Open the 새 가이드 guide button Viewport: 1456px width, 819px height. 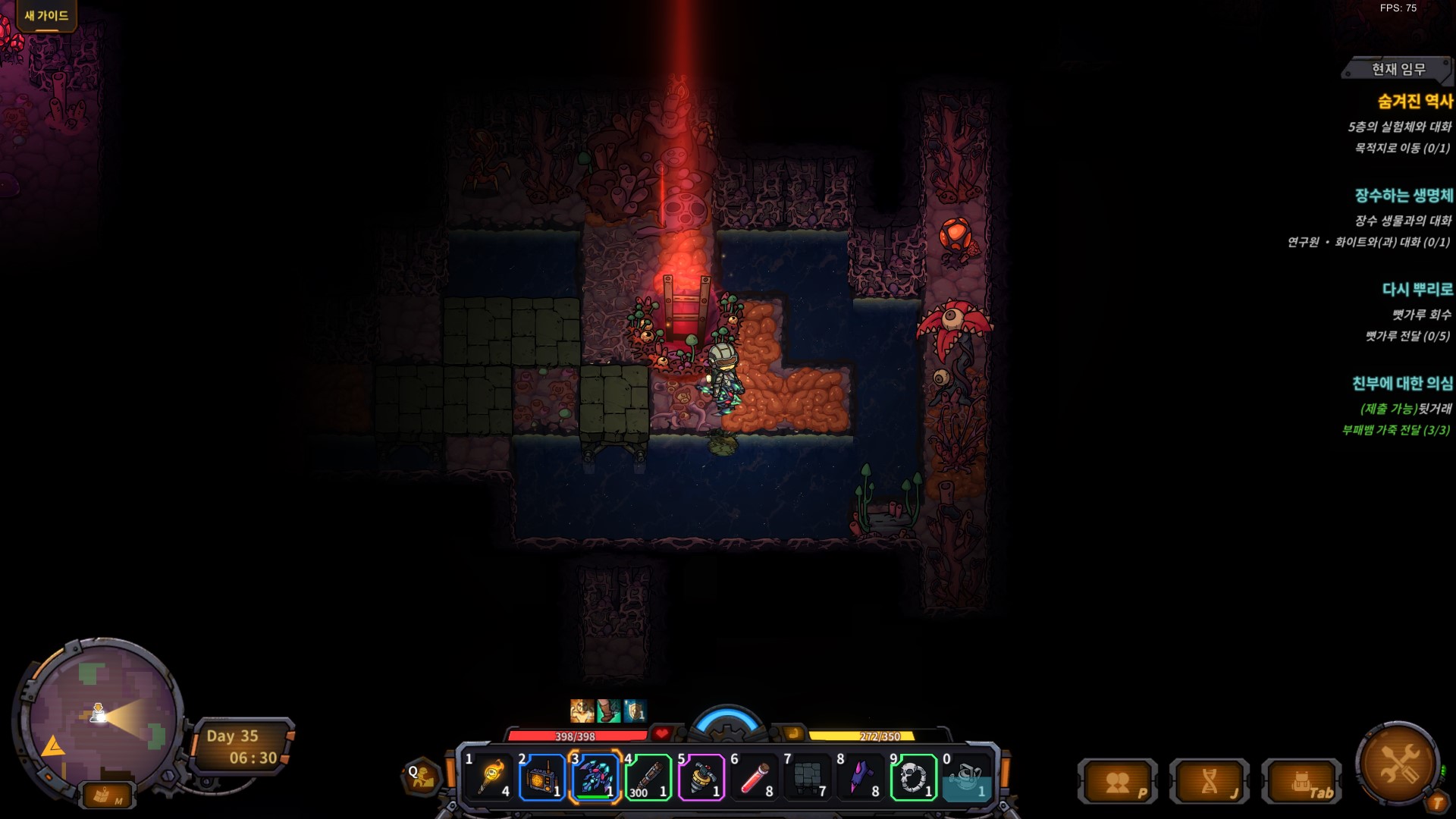point(46,15)
